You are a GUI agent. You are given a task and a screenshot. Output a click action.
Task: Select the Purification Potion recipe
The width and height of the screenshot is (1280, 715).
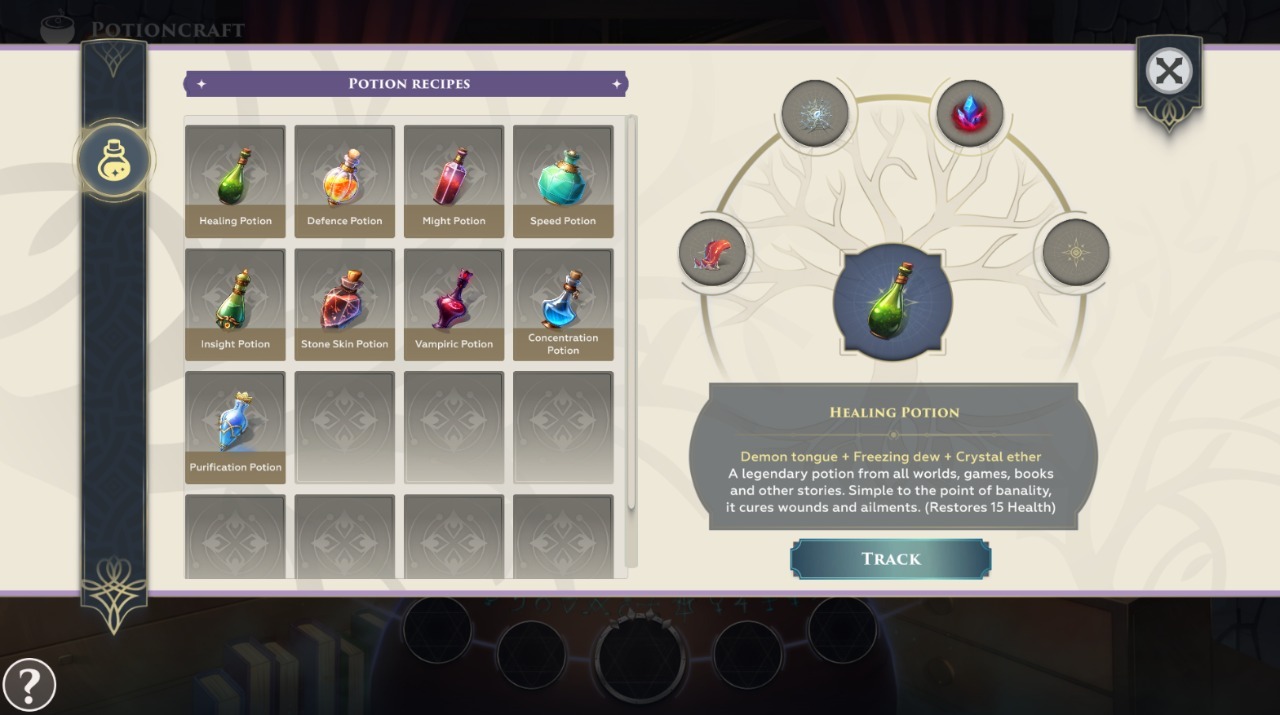[235, 427]
